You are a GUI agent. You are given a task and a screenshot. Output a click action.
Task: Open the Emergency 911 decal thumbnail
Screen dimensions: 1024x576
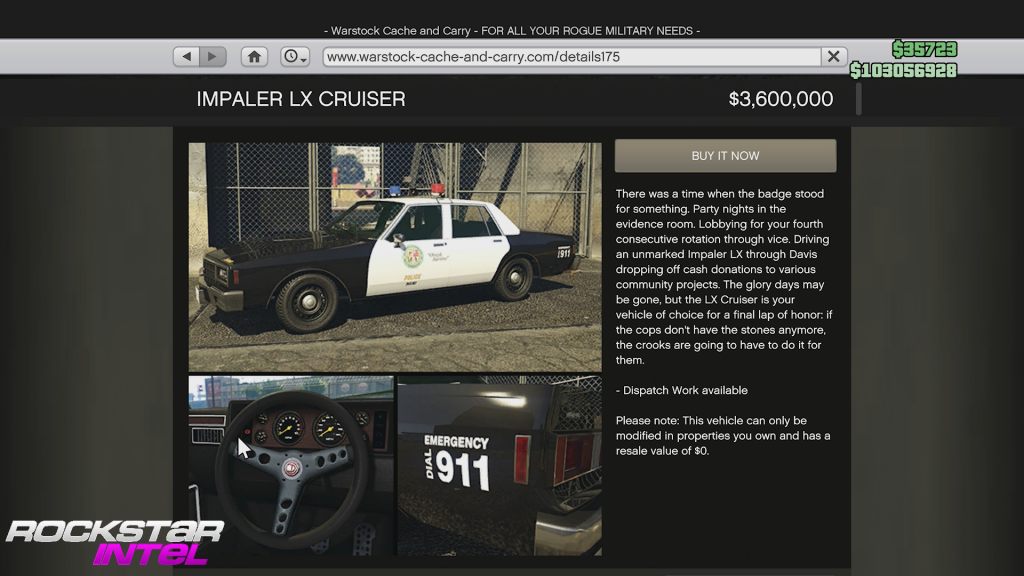pos(500,465)
